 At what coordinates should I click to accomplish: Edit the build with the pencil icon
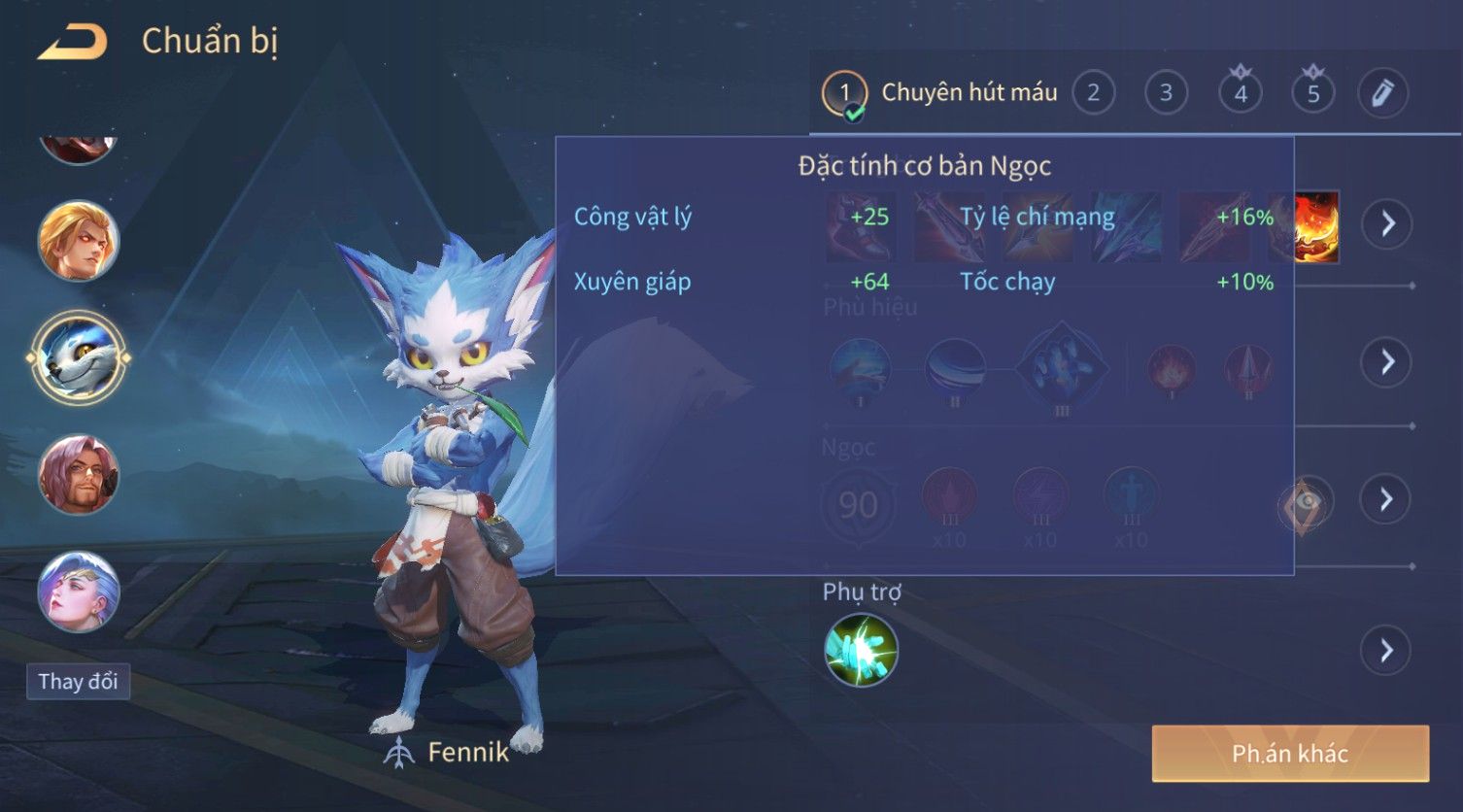coord(1382,93)
